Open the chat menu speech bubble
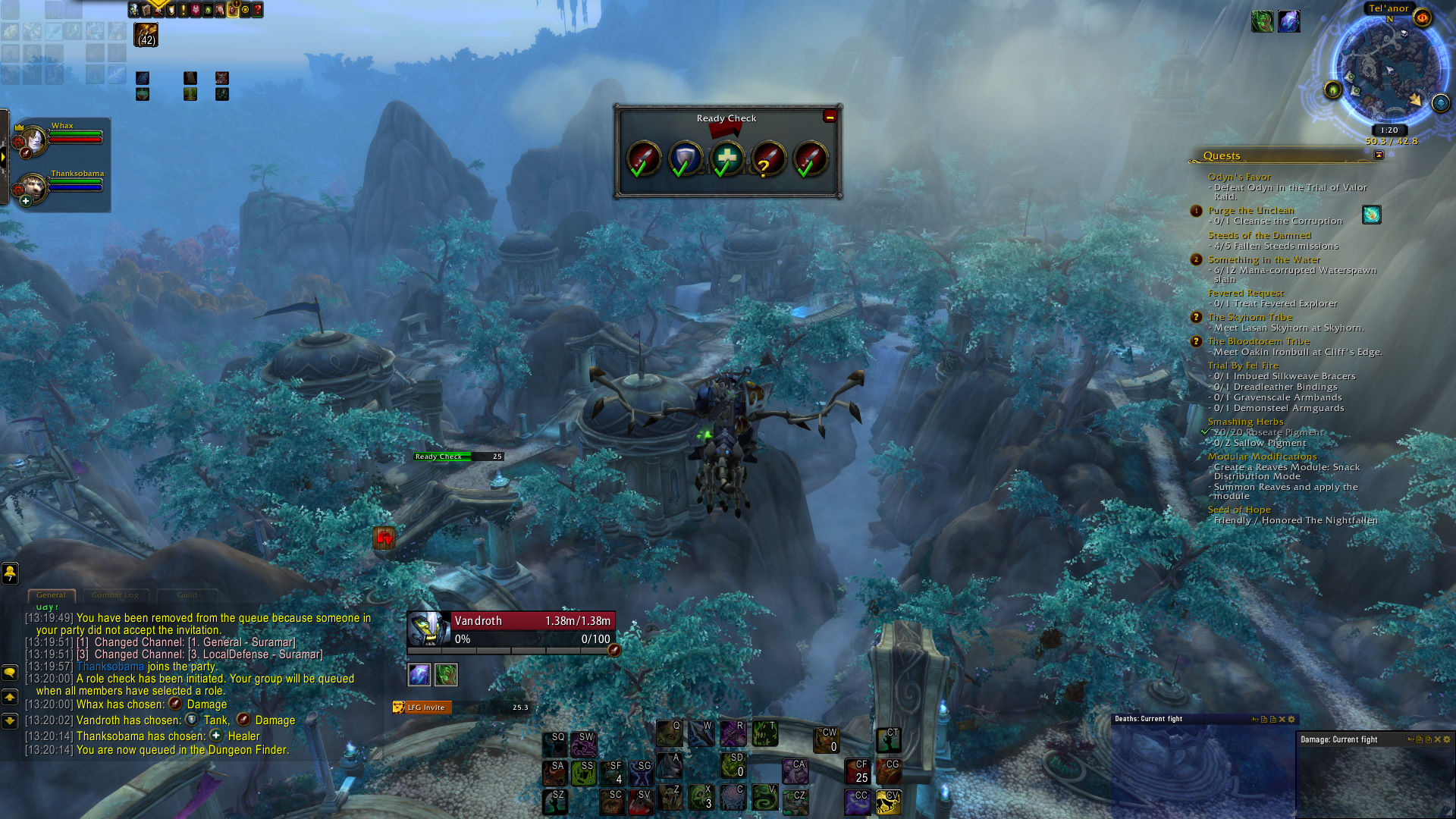The height and width of the screenshot is (819, 1456). (x=10, y=673)
